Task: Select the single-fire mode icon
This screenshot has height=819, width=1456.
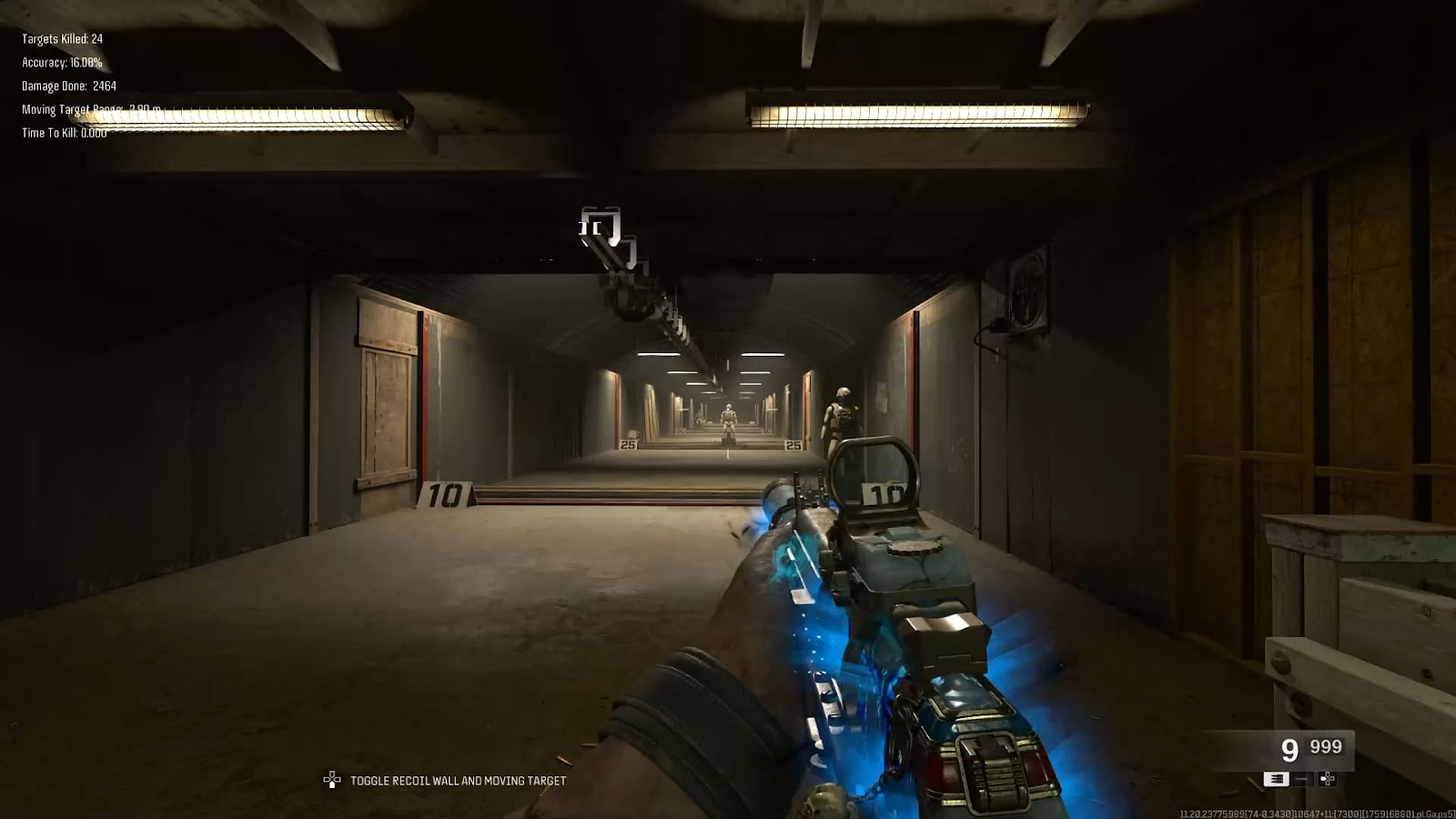Action: tap(1301, 779)
